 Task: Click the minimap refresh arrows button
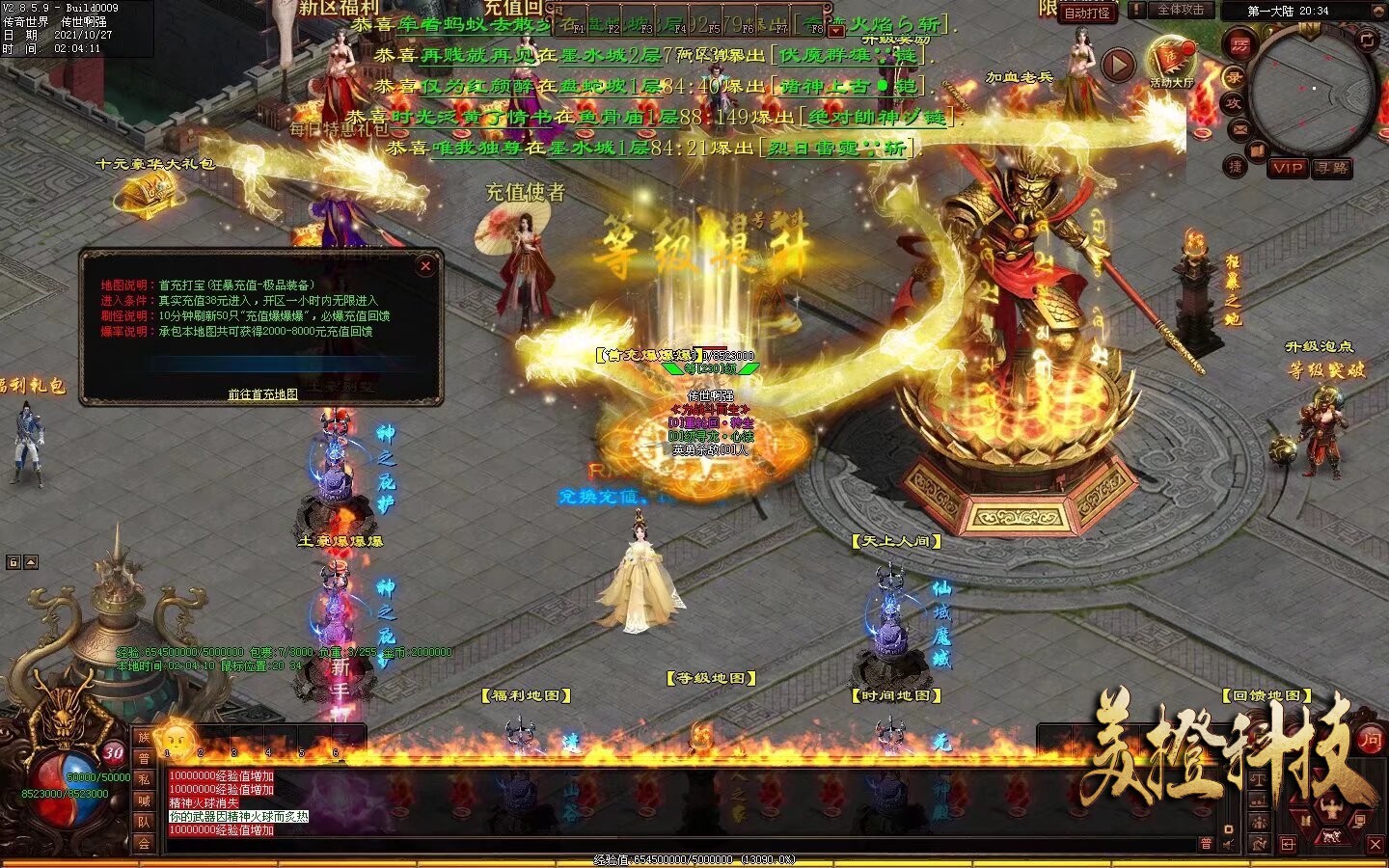(x=1367, y=40)
